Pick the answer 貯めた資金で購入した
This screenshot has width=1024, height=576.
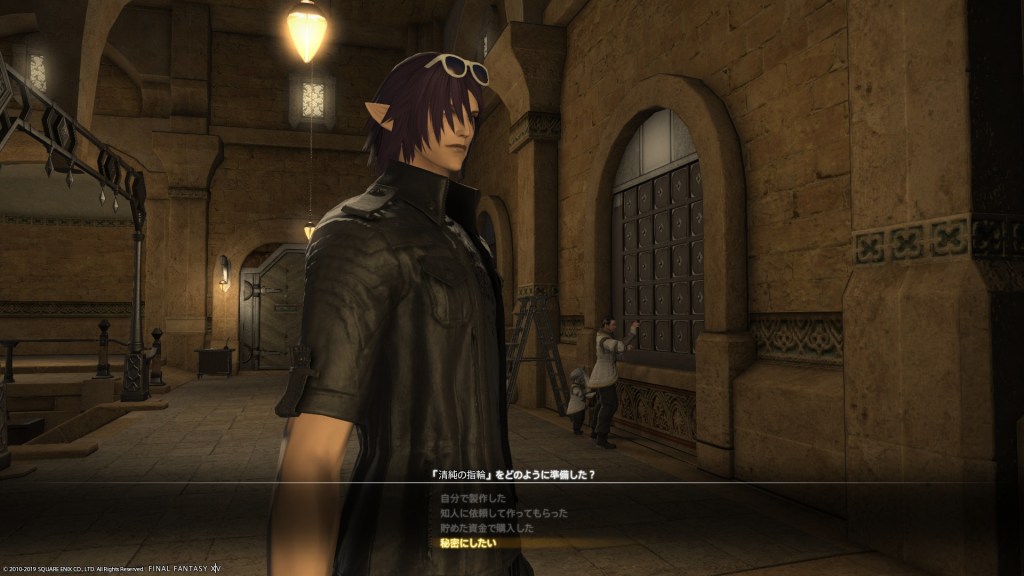[x=487, y=528]
